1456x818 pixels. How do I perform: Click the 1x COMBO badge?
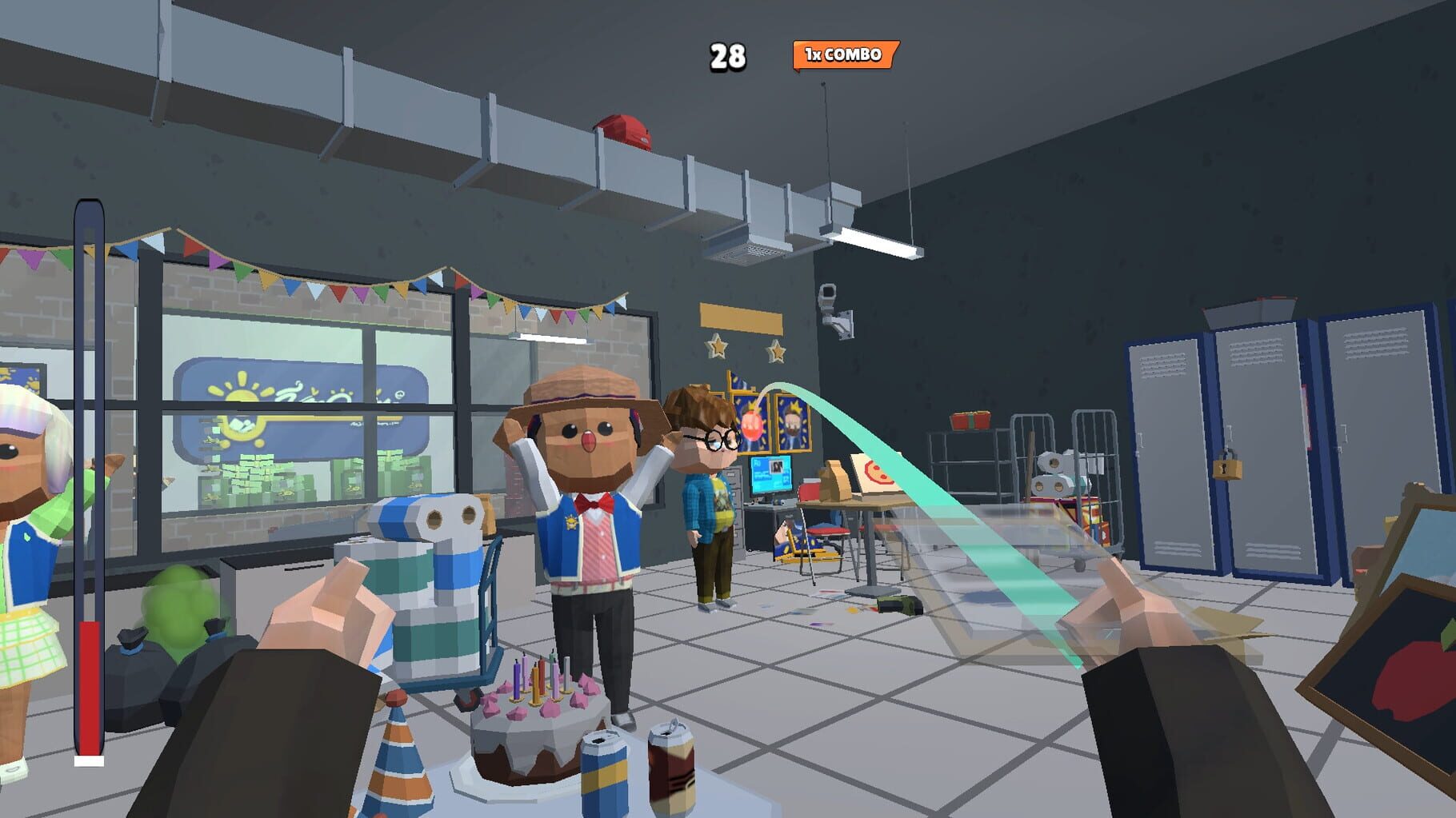pos(839,55)
